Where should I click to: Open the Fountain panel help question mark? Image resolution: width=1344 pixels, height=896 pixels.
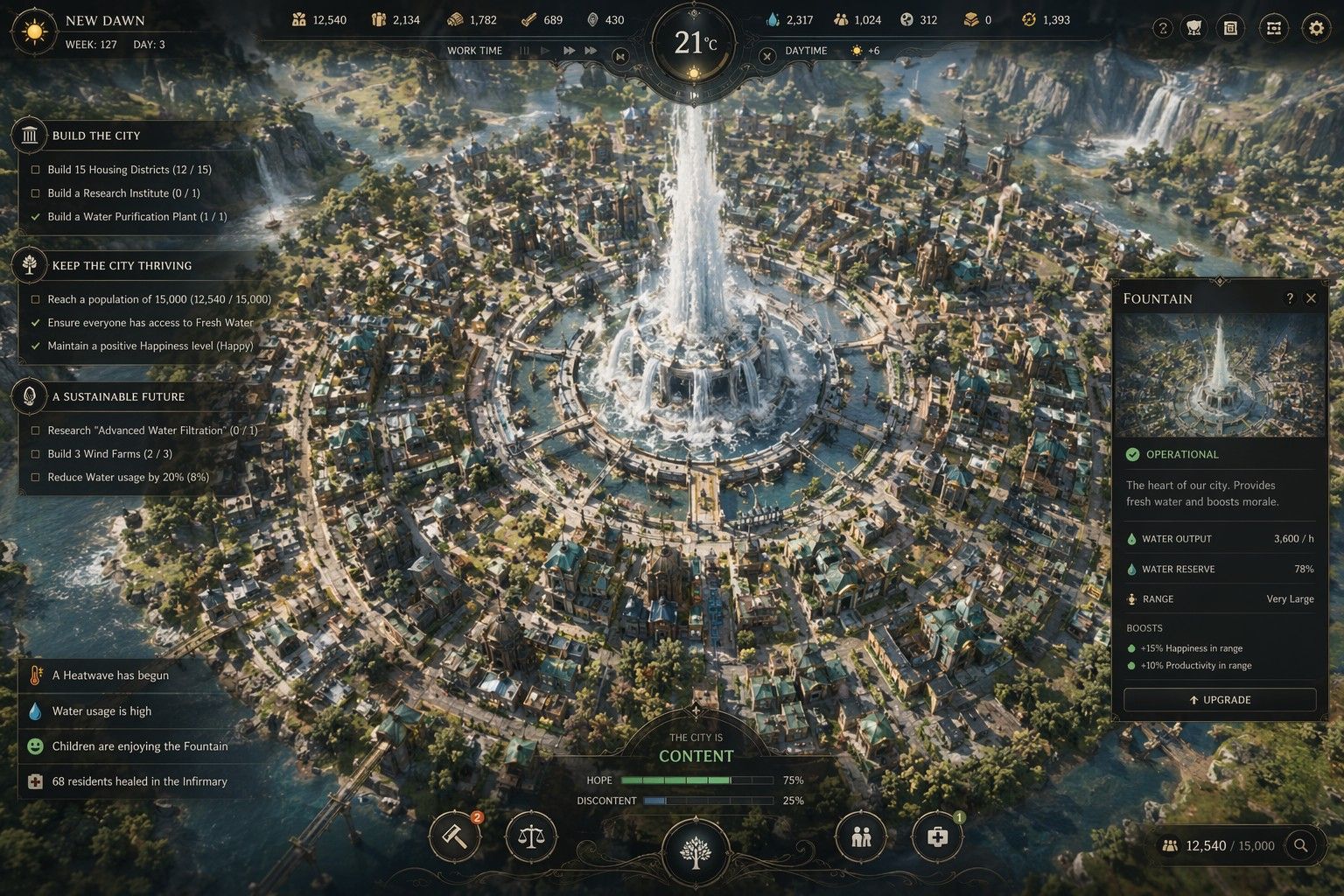[x=1289, y=298]
